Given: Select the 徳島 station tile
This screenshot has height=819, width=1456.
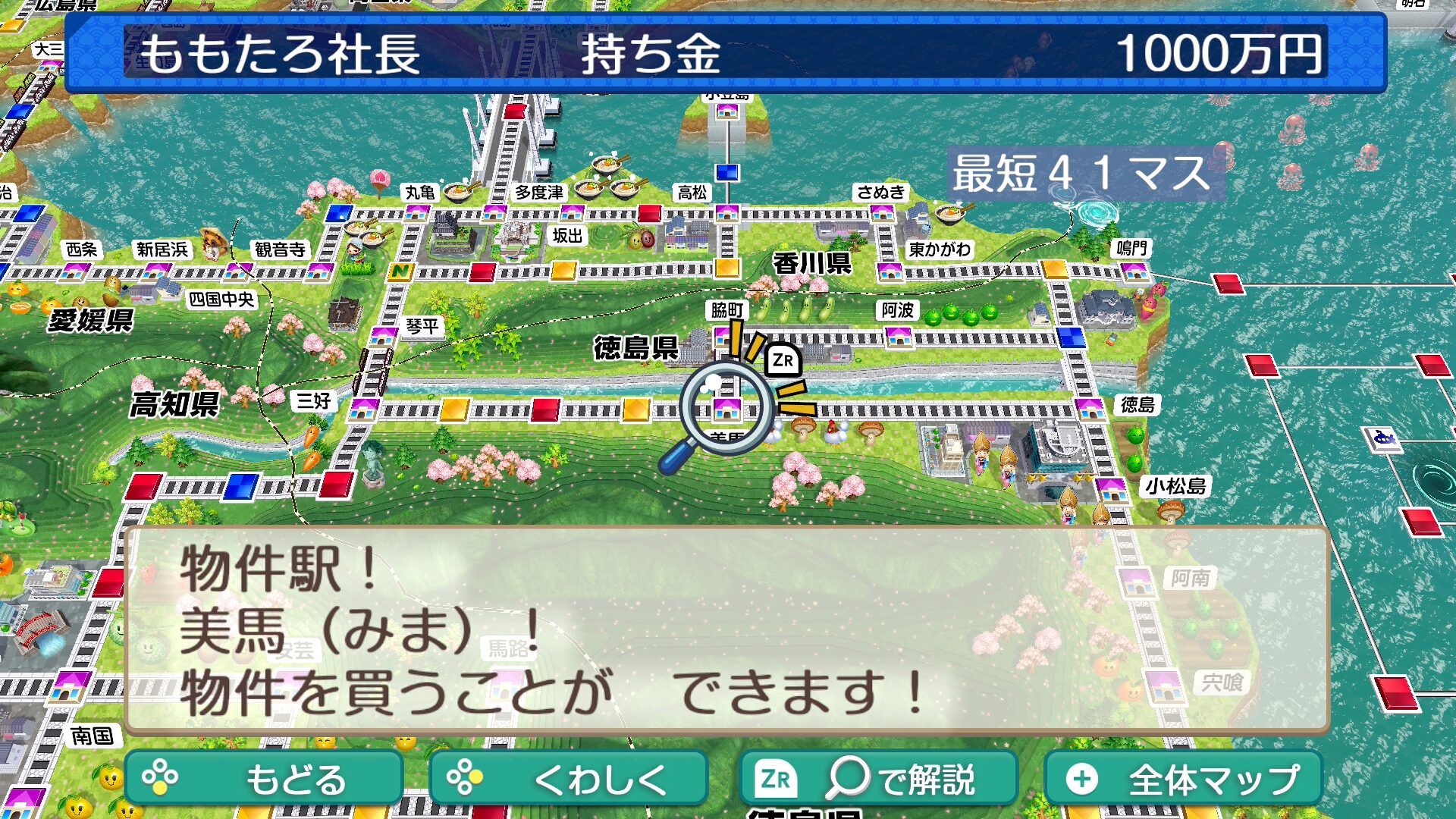Looking at the screenshot, I should pos(1090,409).
